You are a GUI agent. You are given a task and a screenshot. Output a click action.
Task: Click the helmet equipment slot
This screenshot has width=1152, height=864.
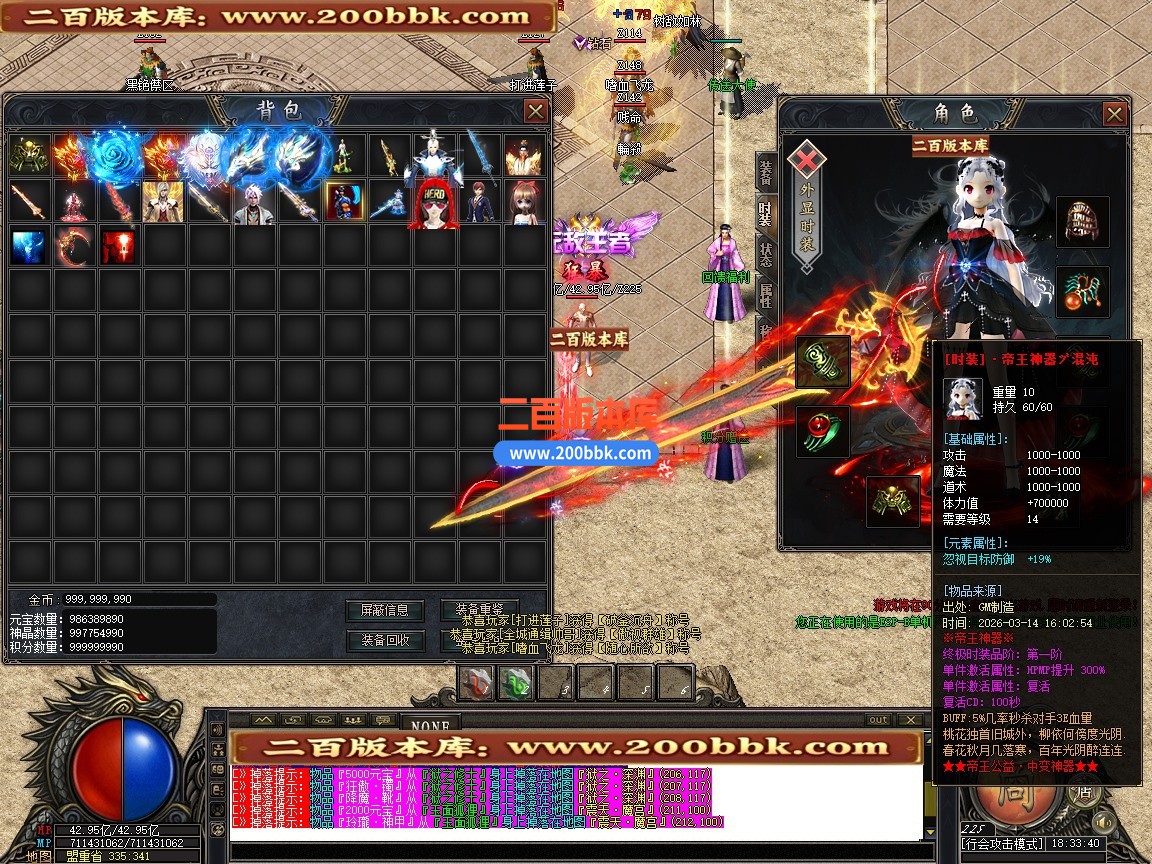(x=1082, y=221)
